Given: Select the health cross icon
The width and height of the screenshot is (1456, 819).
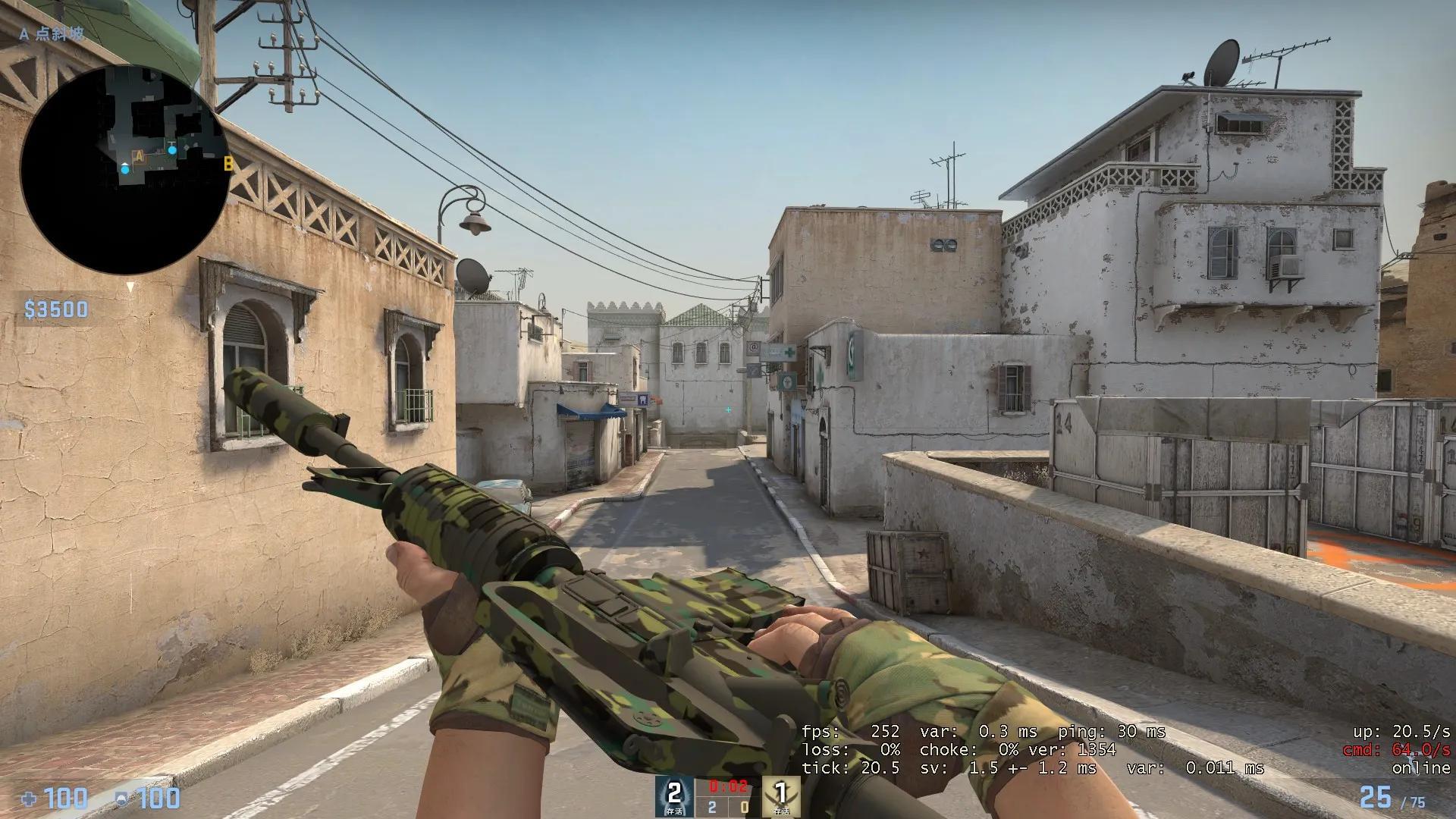Looking at the screenshot, I should click(29, 798).
